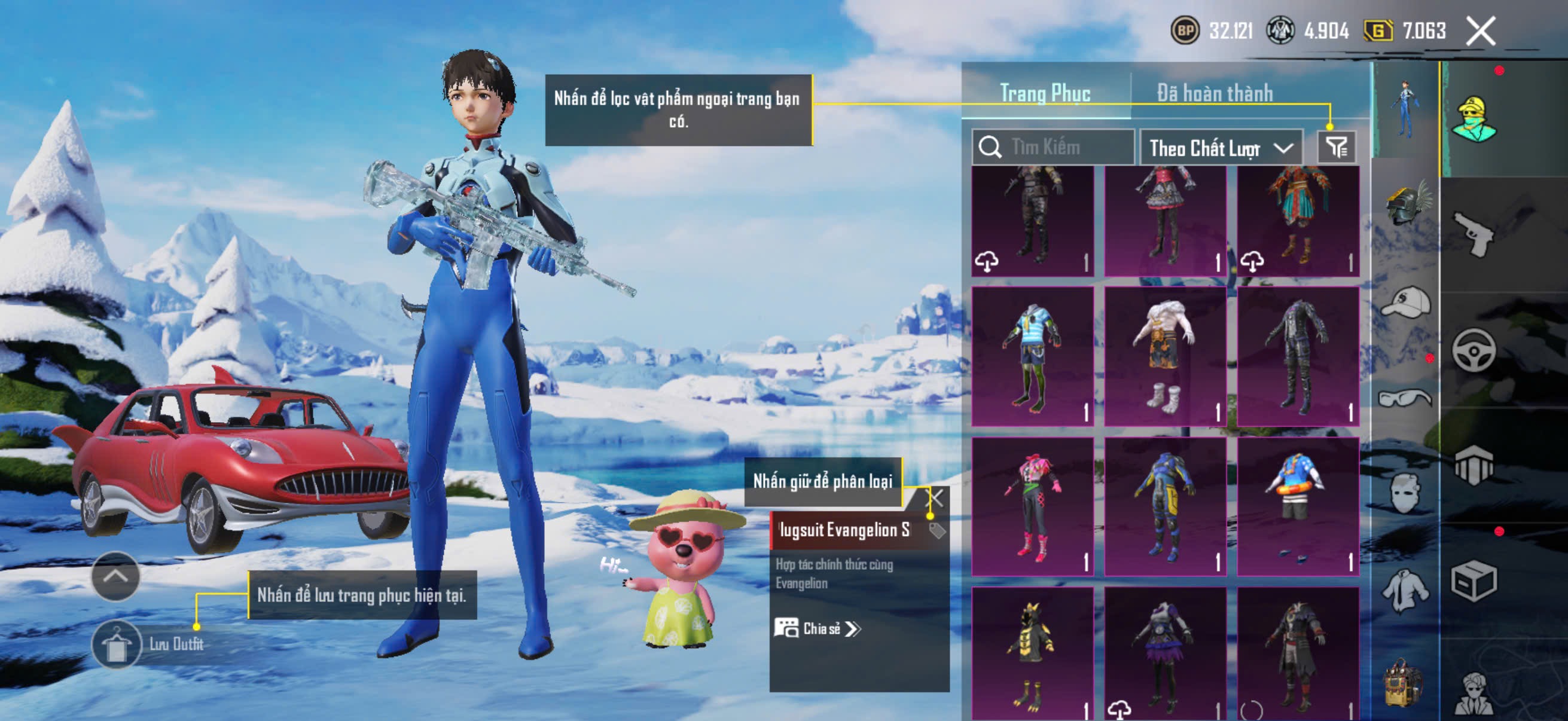This screenshot has height=721, width=1568.
Task: Close the Evangelion item tooltip
Action: click(935, 499)
